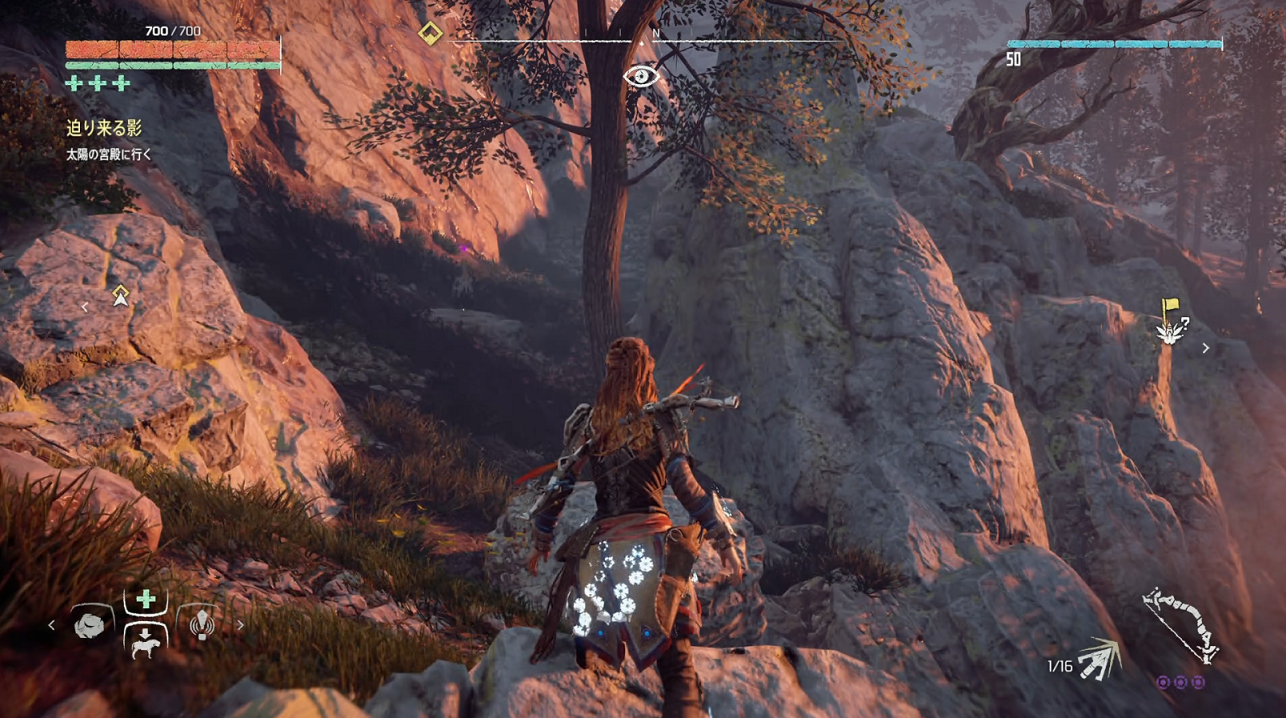The height and width of the screenshot is (718, 1286).
Task: Select the rock throwable tool slot
Action: 93,625
